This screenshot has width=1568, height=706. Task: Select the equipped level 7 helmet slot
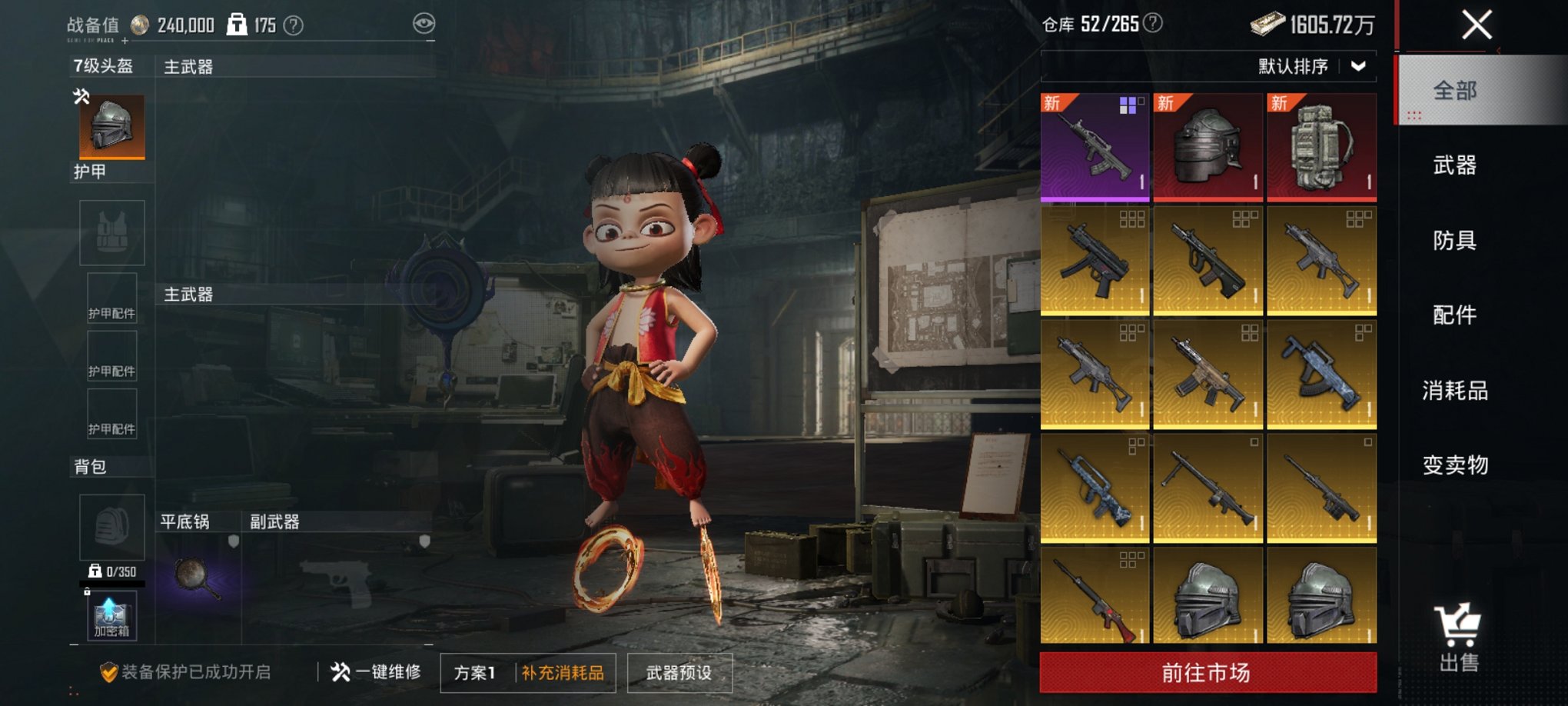coord(112,127)
